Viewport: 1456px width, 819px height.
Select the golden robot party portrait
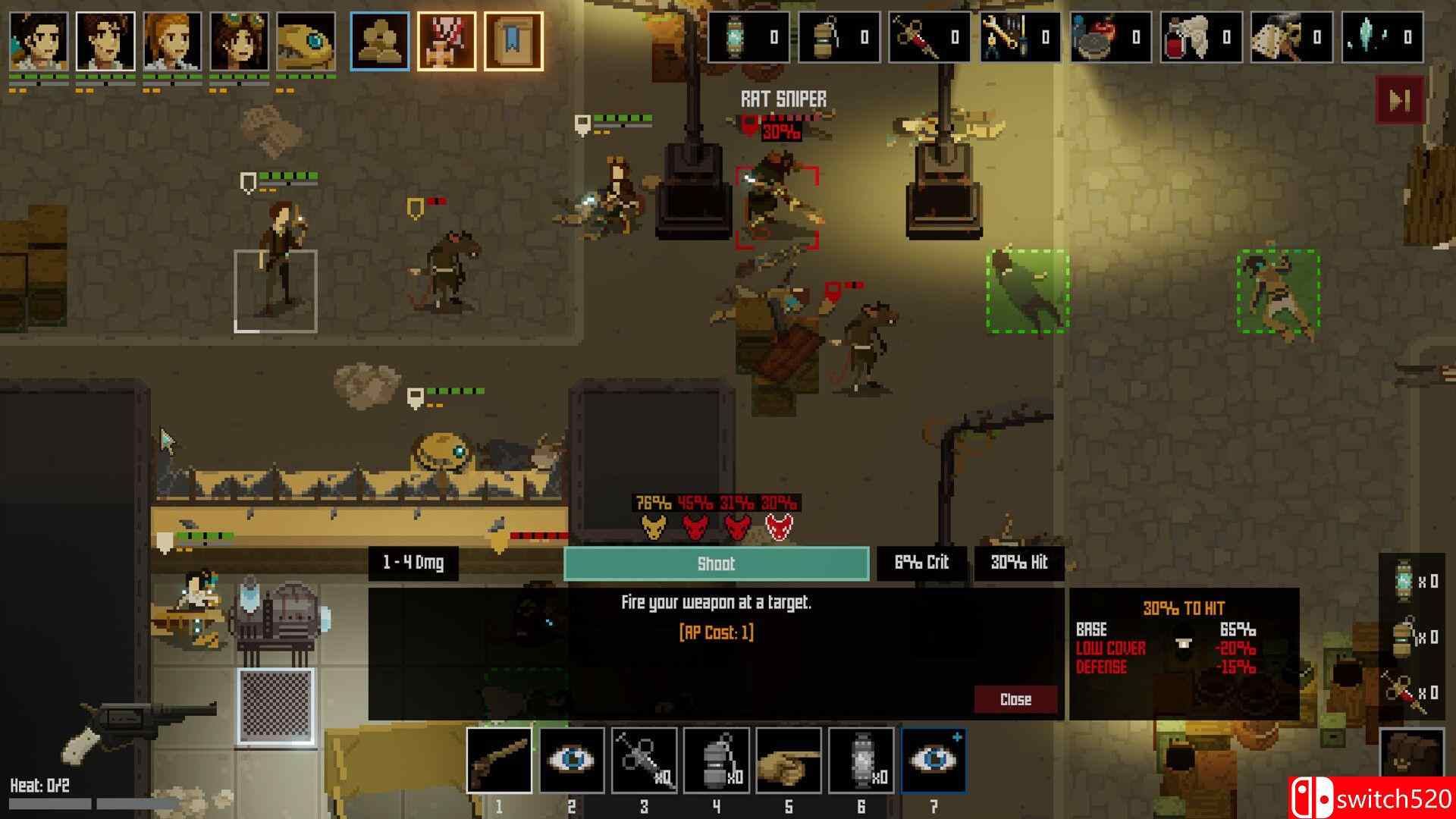tap(306, 42)
